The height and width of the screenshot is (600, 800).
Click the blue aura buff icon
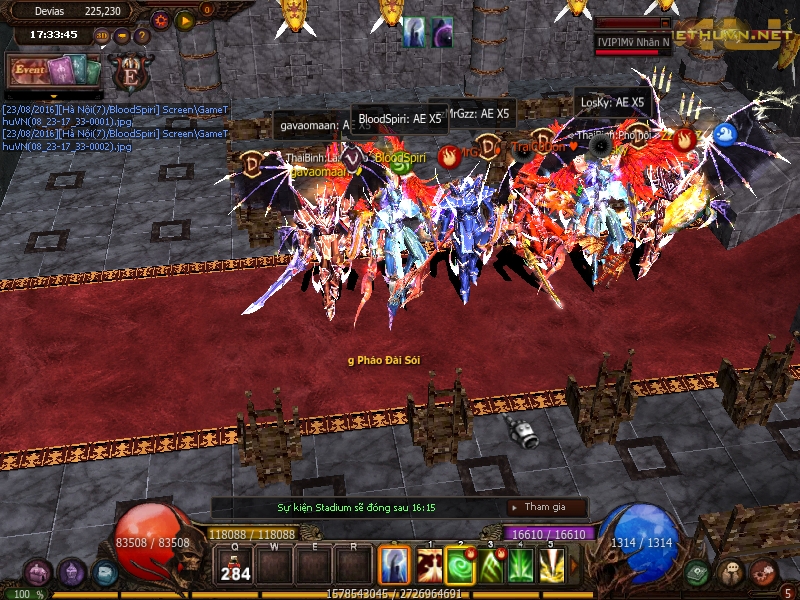[x=414, y=33]
